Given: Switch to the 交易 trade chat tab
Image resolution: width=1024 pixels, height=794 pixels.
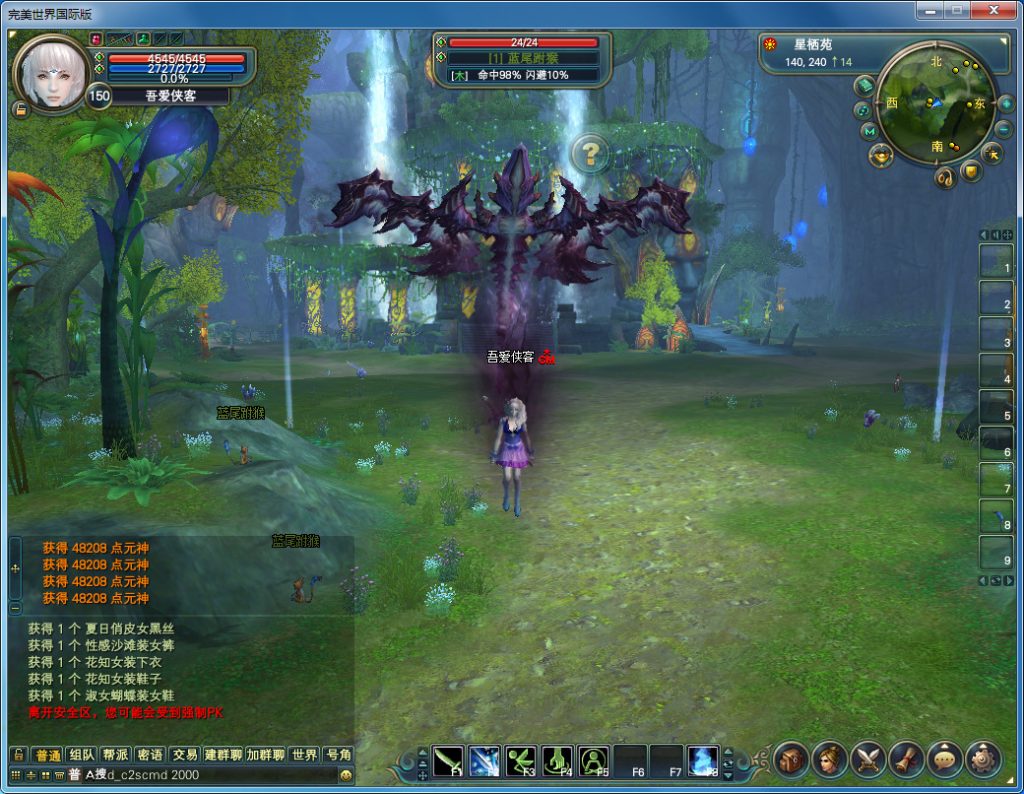Looking at the screenshot, I should (x=184, y=755).
